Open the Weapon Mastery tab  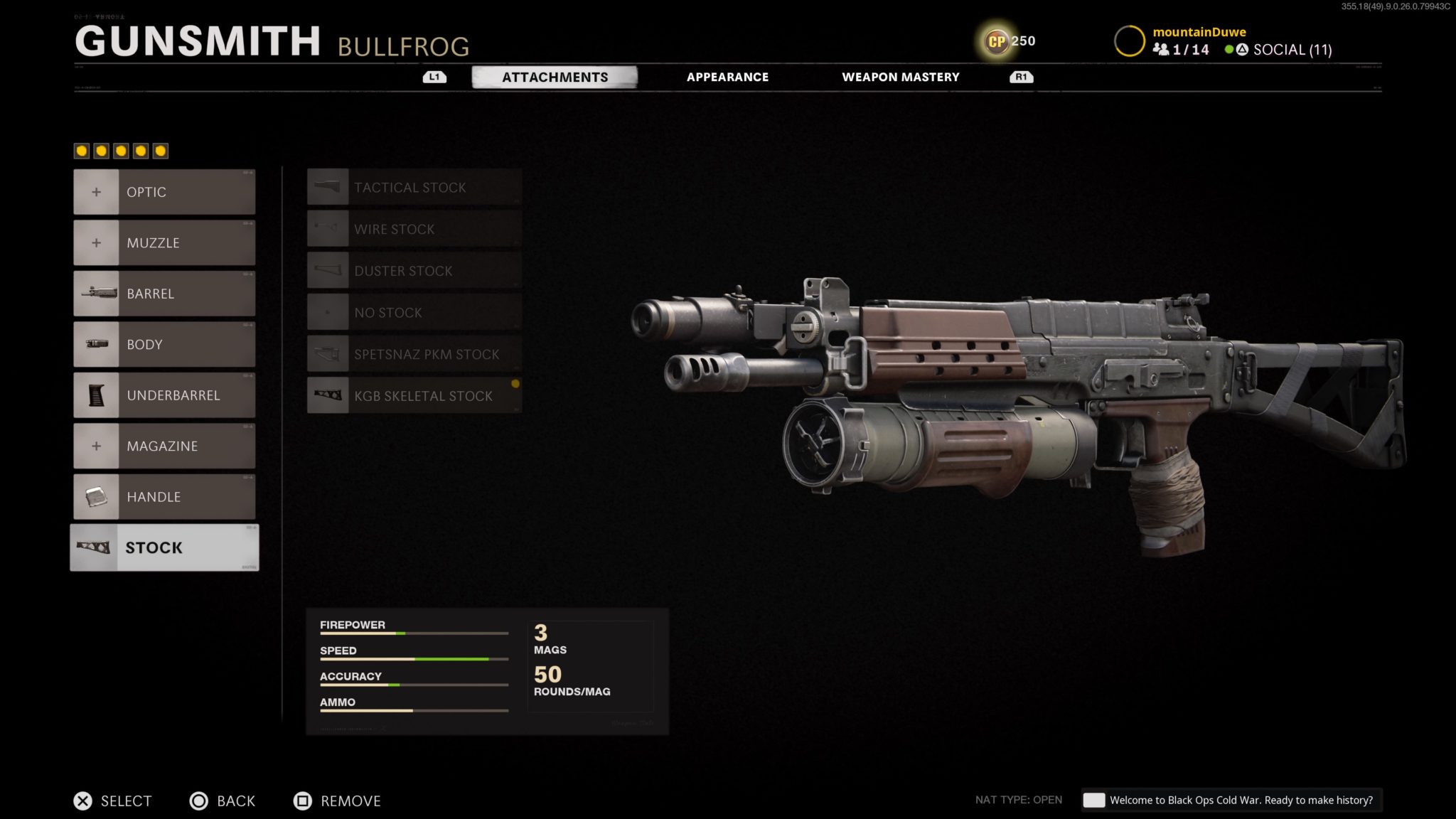[901, 77]
